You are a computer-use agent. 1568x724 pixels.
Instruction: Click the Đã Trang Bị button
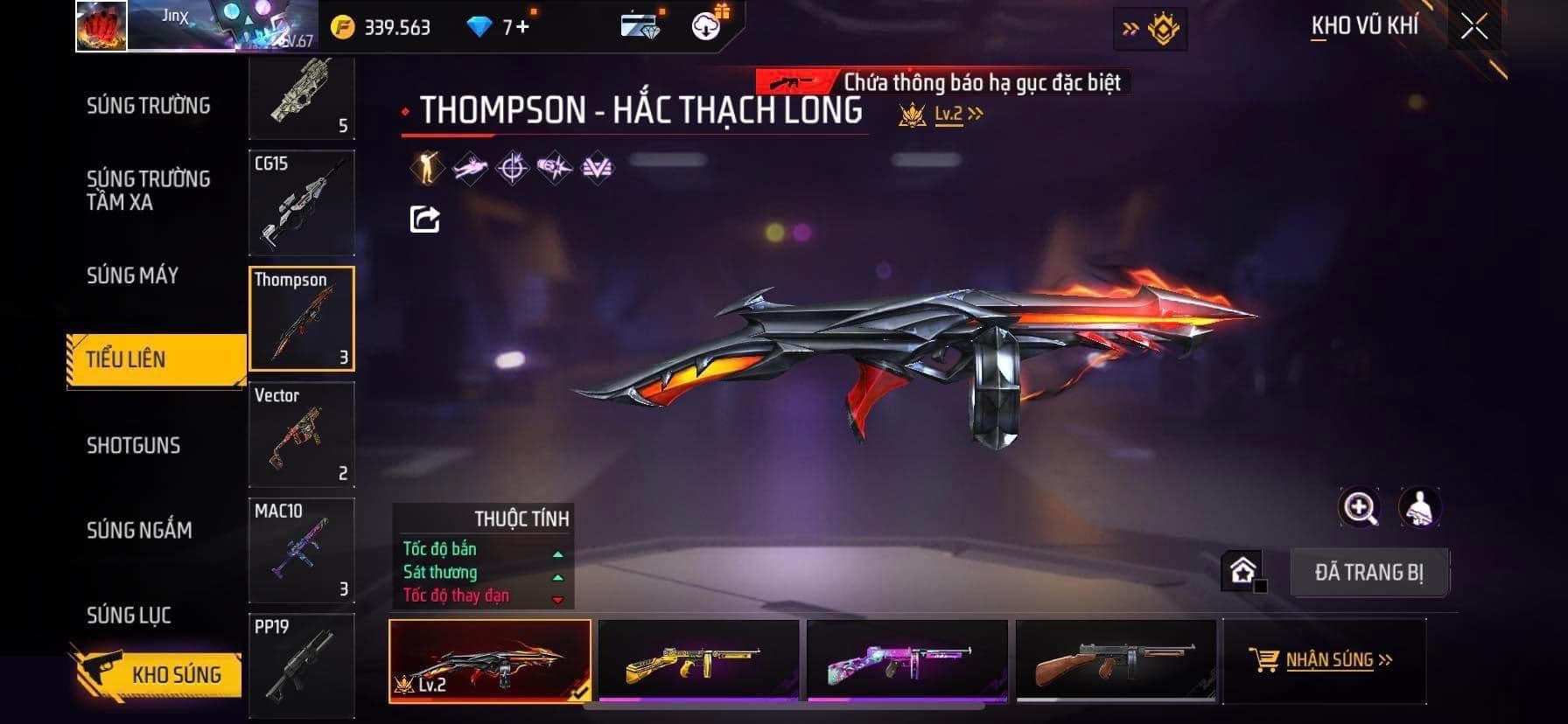coord(1368,573)
